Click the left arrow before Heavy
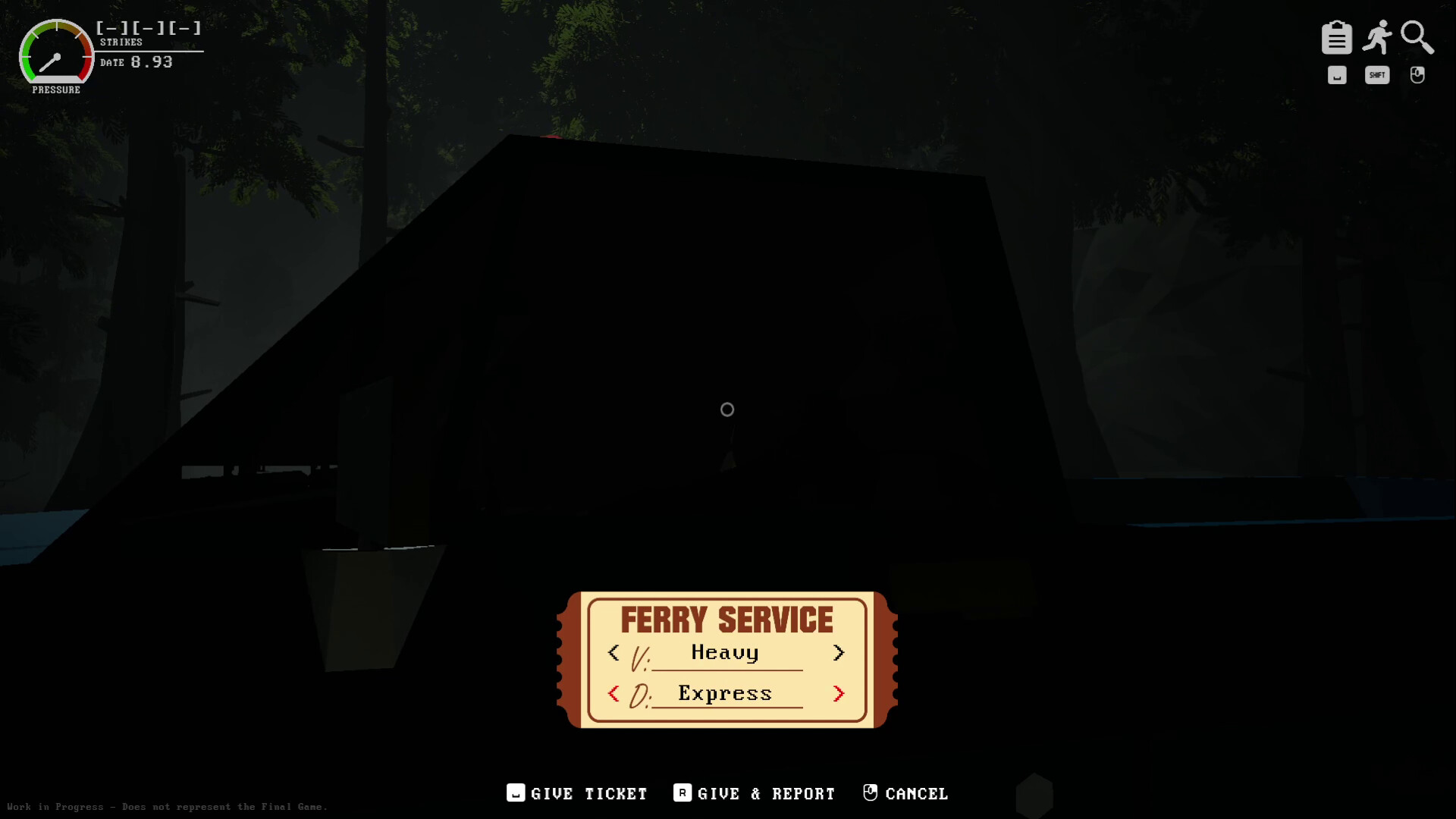Viewport: 1456px width, 819px height. (x=614, y=653)
